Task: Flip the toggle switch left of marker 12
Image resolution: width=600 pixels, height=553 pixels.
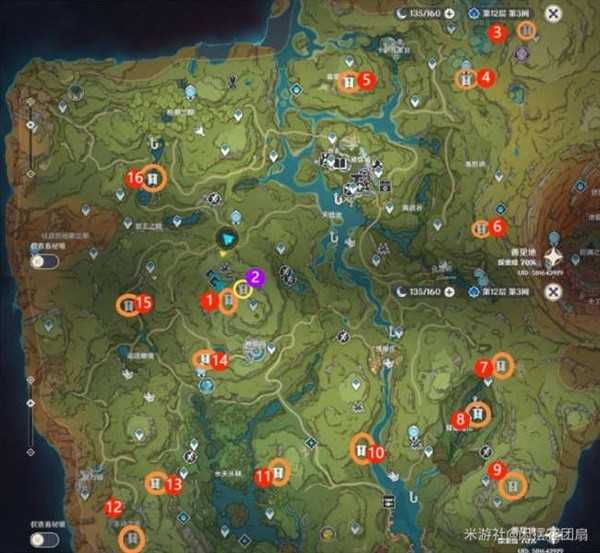Action: pos(42,539)
